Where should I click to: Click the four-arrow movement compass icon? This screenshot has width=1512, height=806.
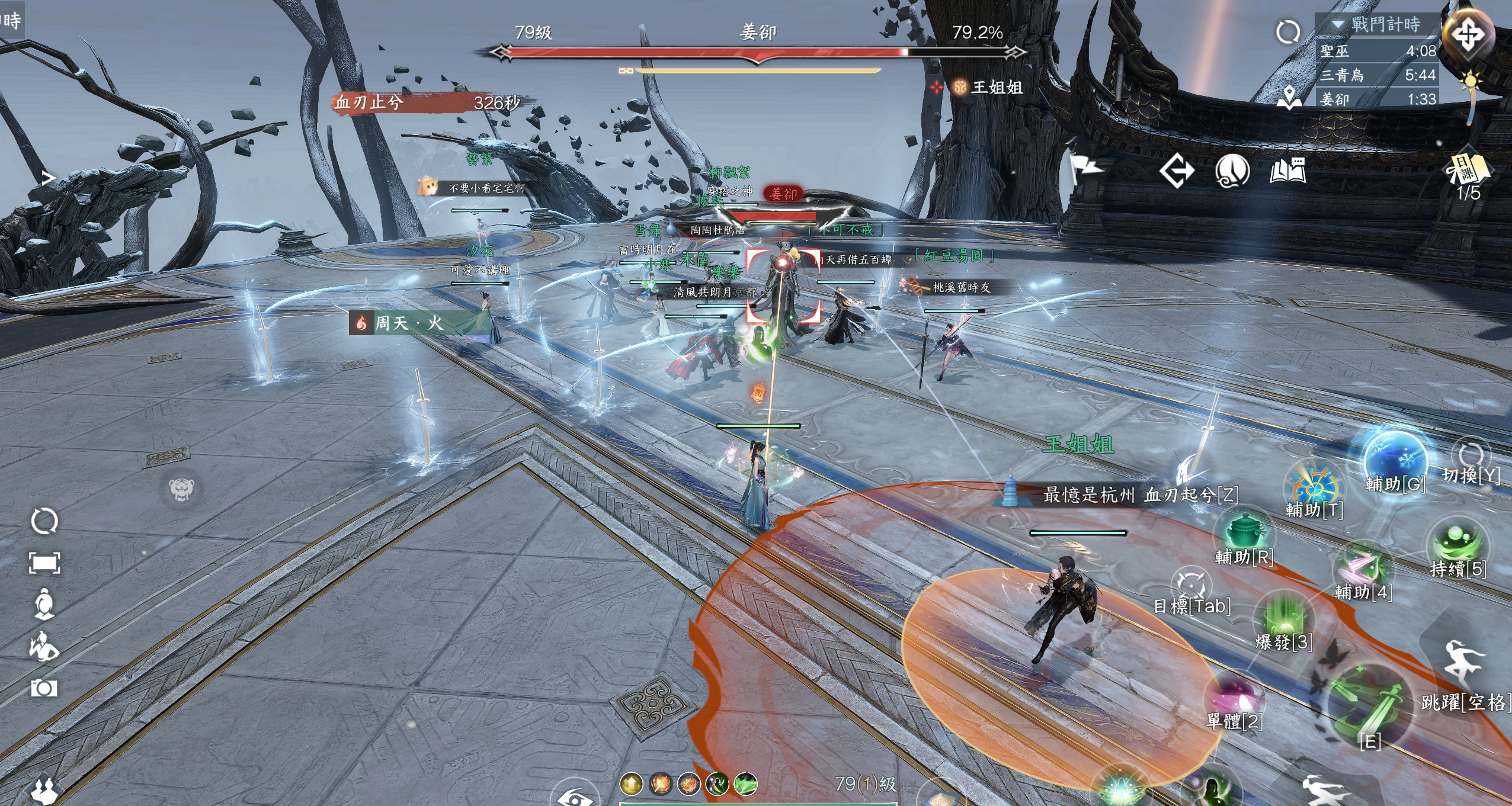1468,34
